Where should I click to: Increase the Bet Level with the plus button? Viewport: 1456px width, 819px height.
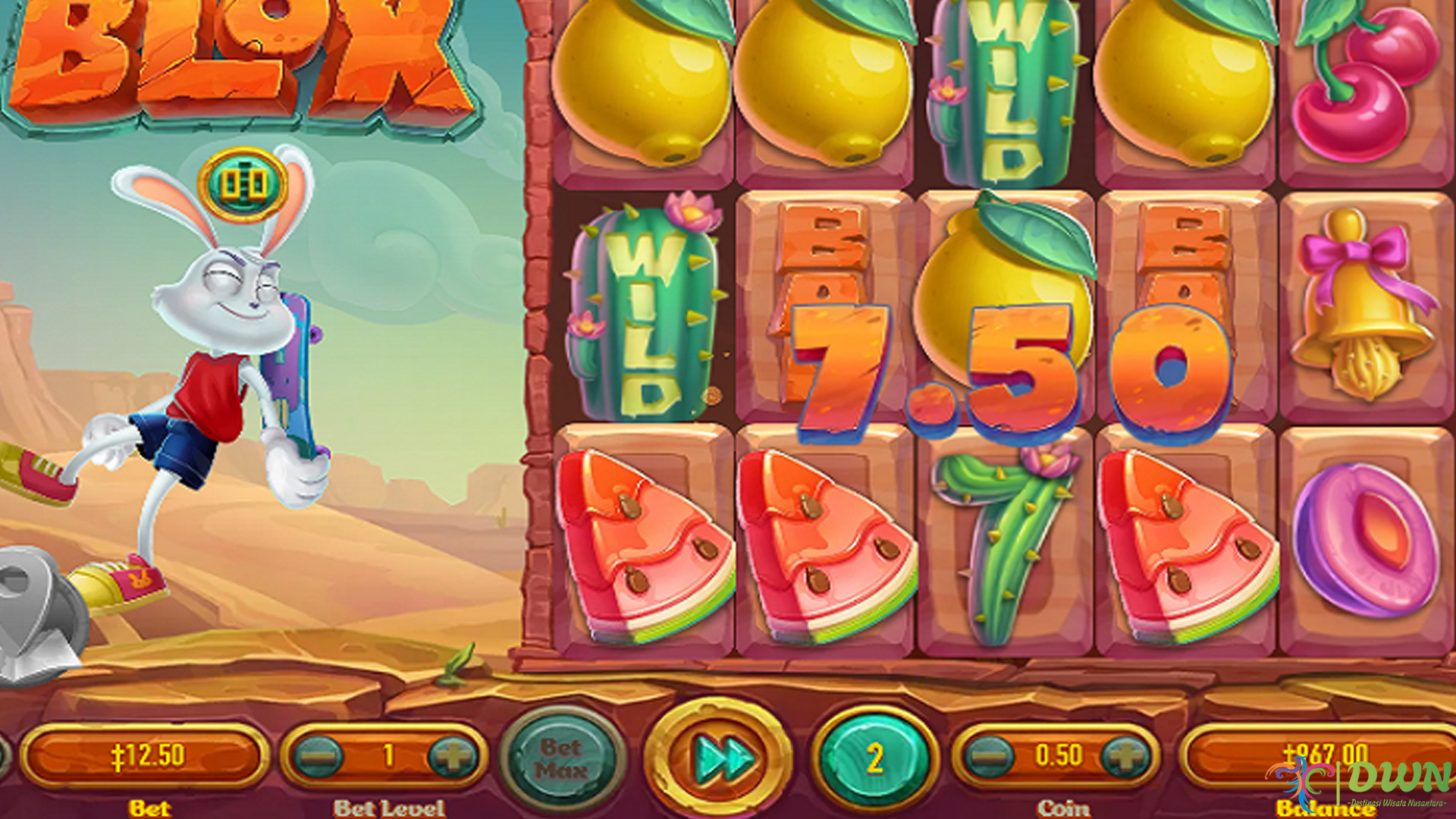coord(452,755)
